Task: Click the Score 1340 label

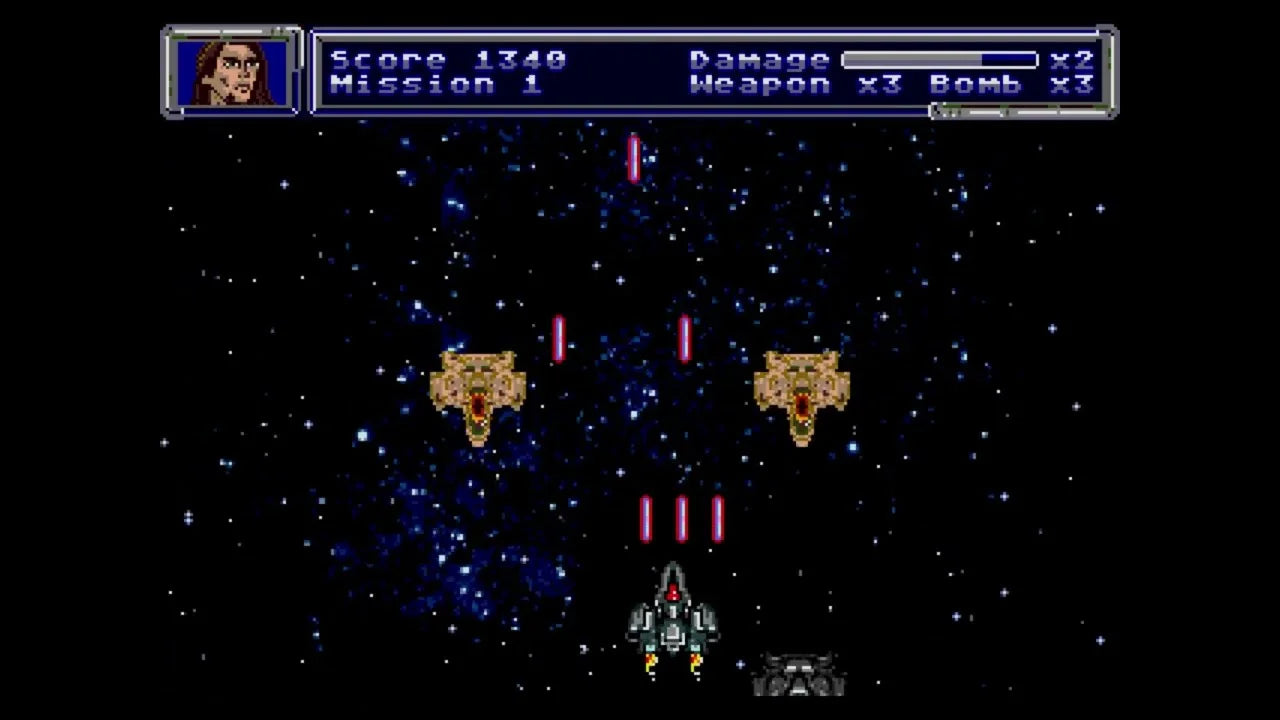Action: click(x=450, y=59)
